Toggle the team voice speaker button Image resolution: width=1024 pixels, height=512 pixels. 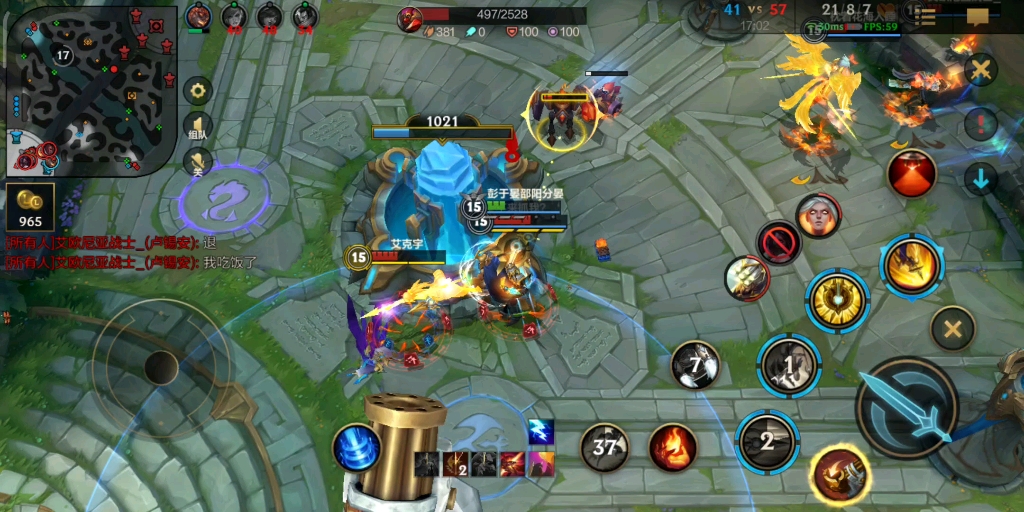[198, 127]
